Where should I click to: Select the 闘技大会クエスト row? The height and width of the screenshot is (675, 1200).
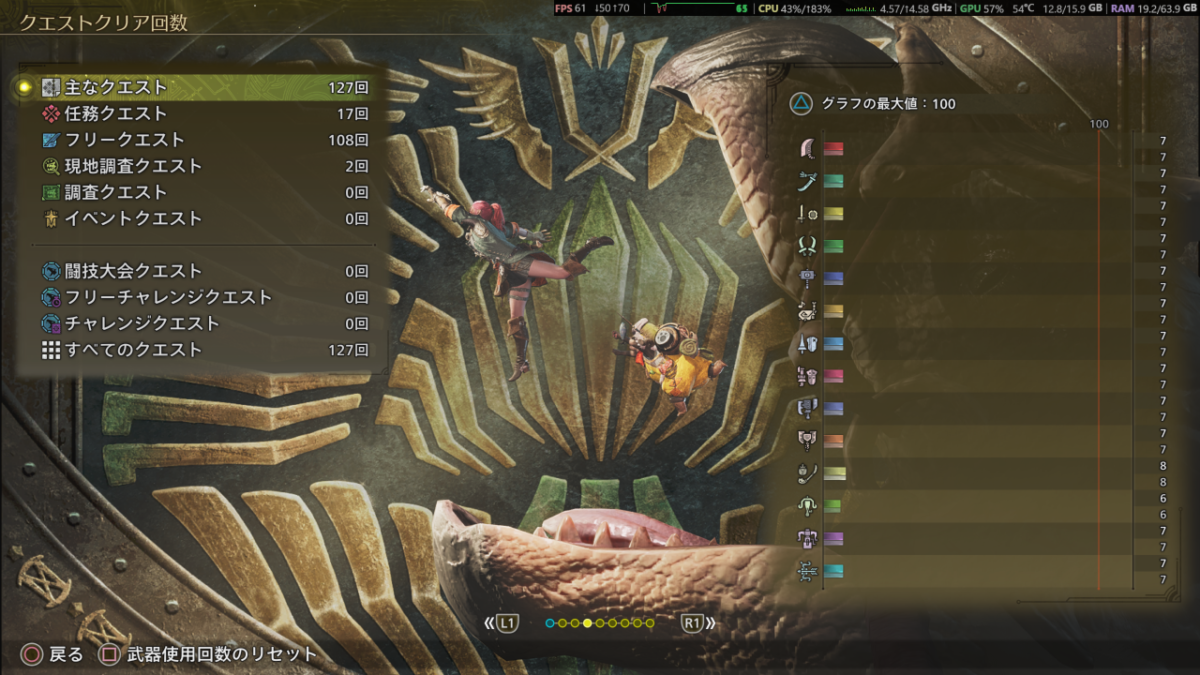[x=200, y=271]
